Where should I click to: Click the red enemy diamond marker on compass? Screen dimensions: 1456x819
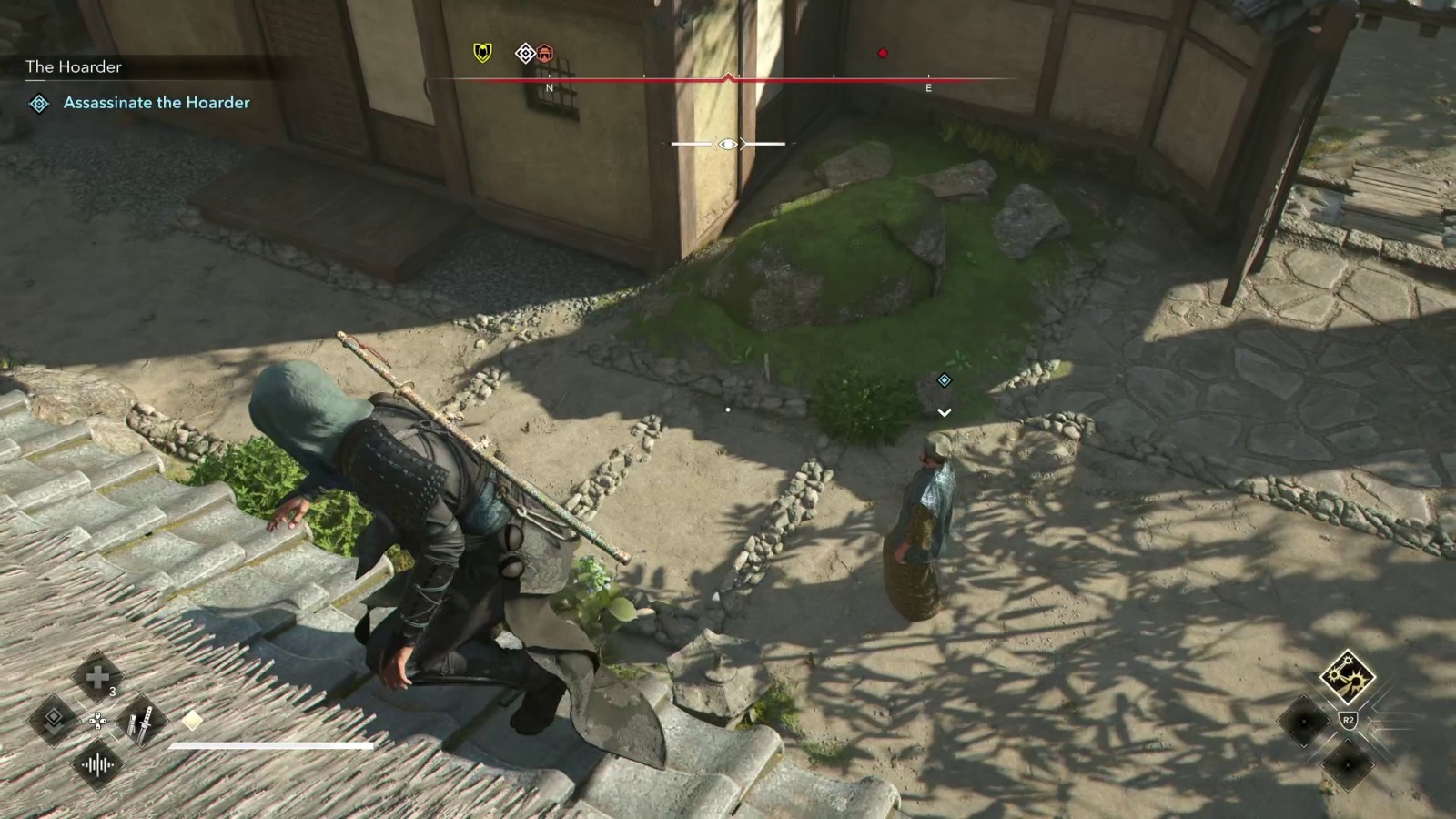click(883, 53)
